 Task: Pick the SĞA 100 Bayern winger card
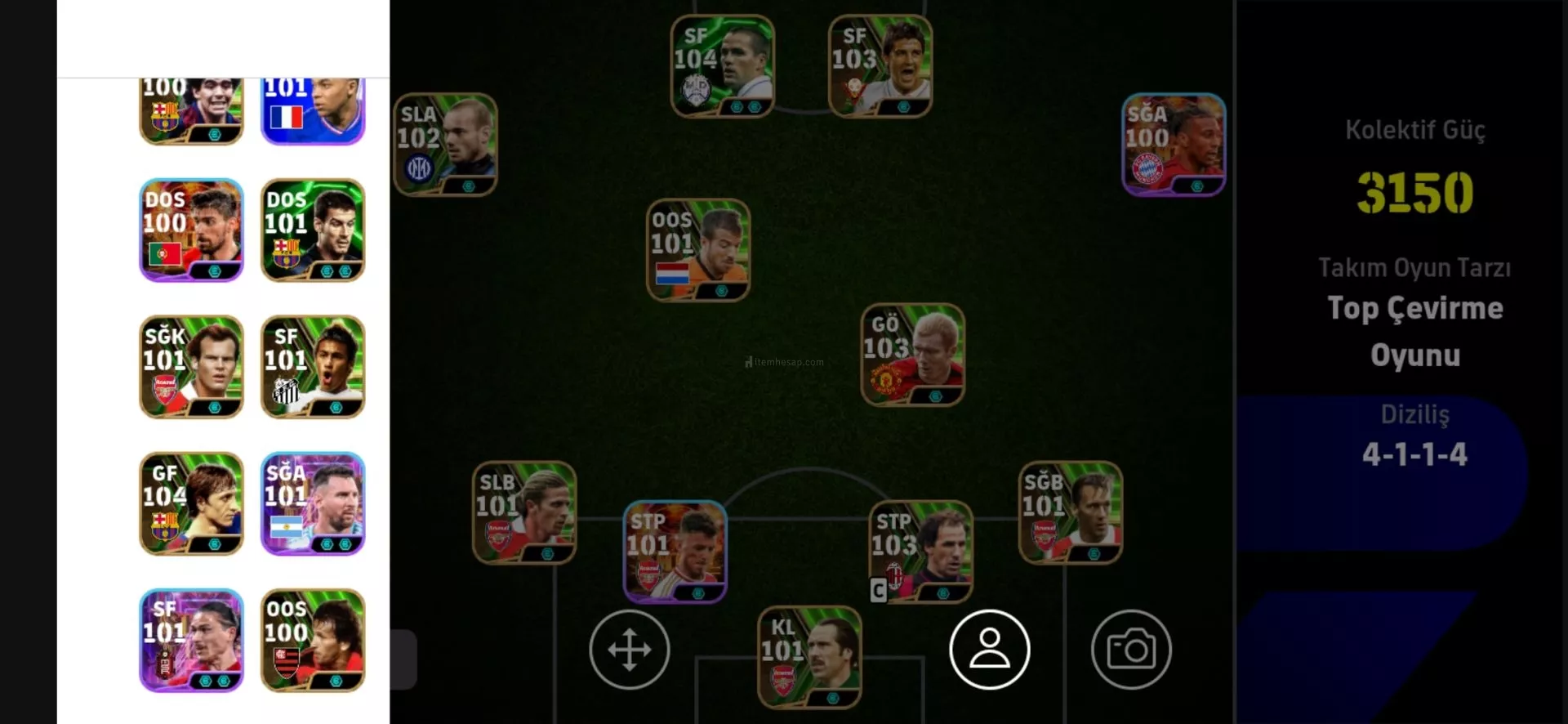(x=1173, y=145)
